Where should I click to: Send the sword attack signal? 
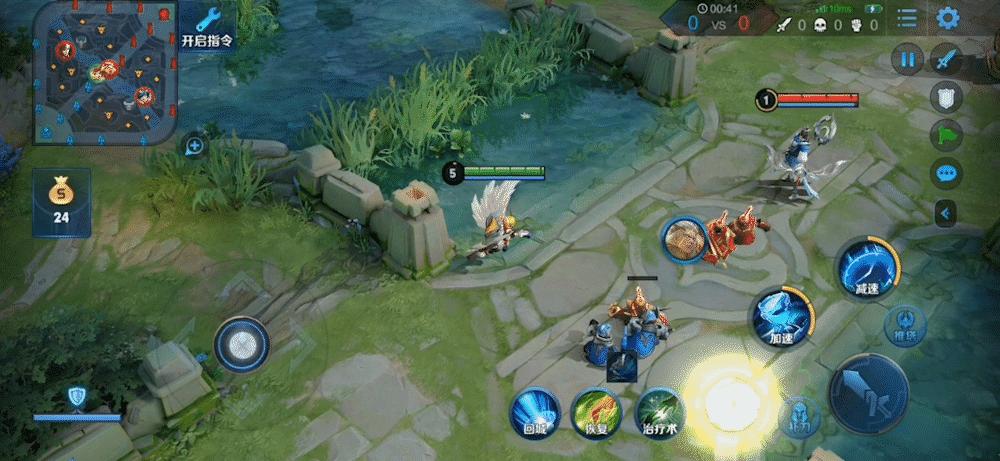946,60
